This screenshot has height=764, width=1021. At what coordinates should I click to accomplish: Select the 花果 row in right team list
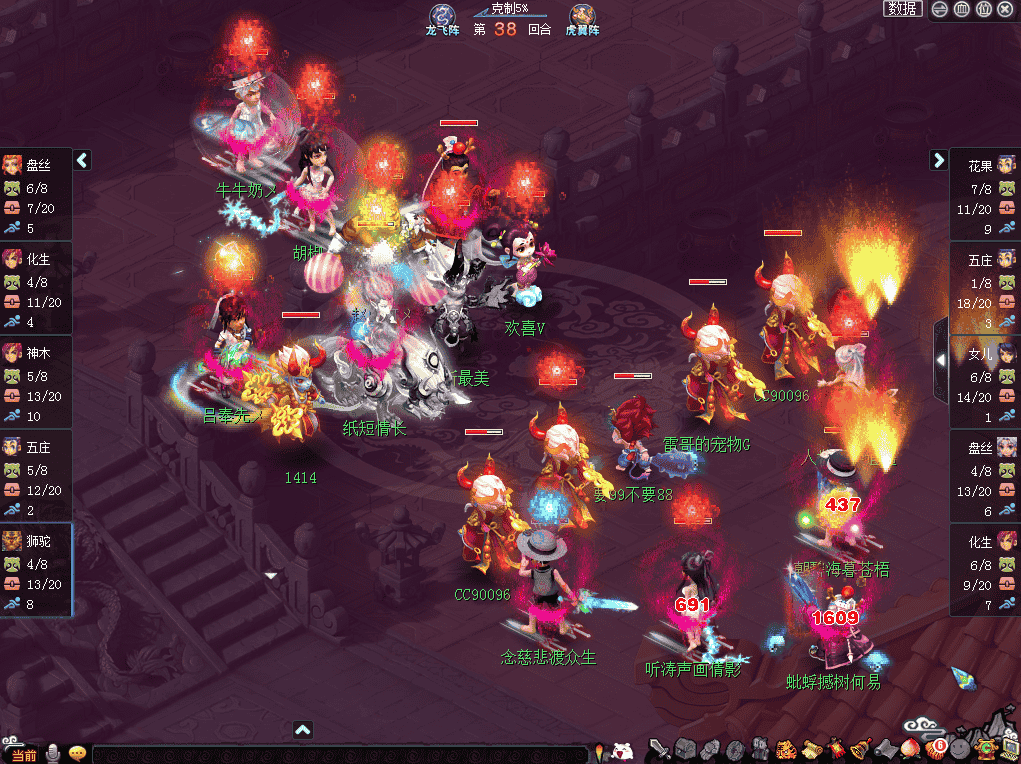(x=985, y=193)
